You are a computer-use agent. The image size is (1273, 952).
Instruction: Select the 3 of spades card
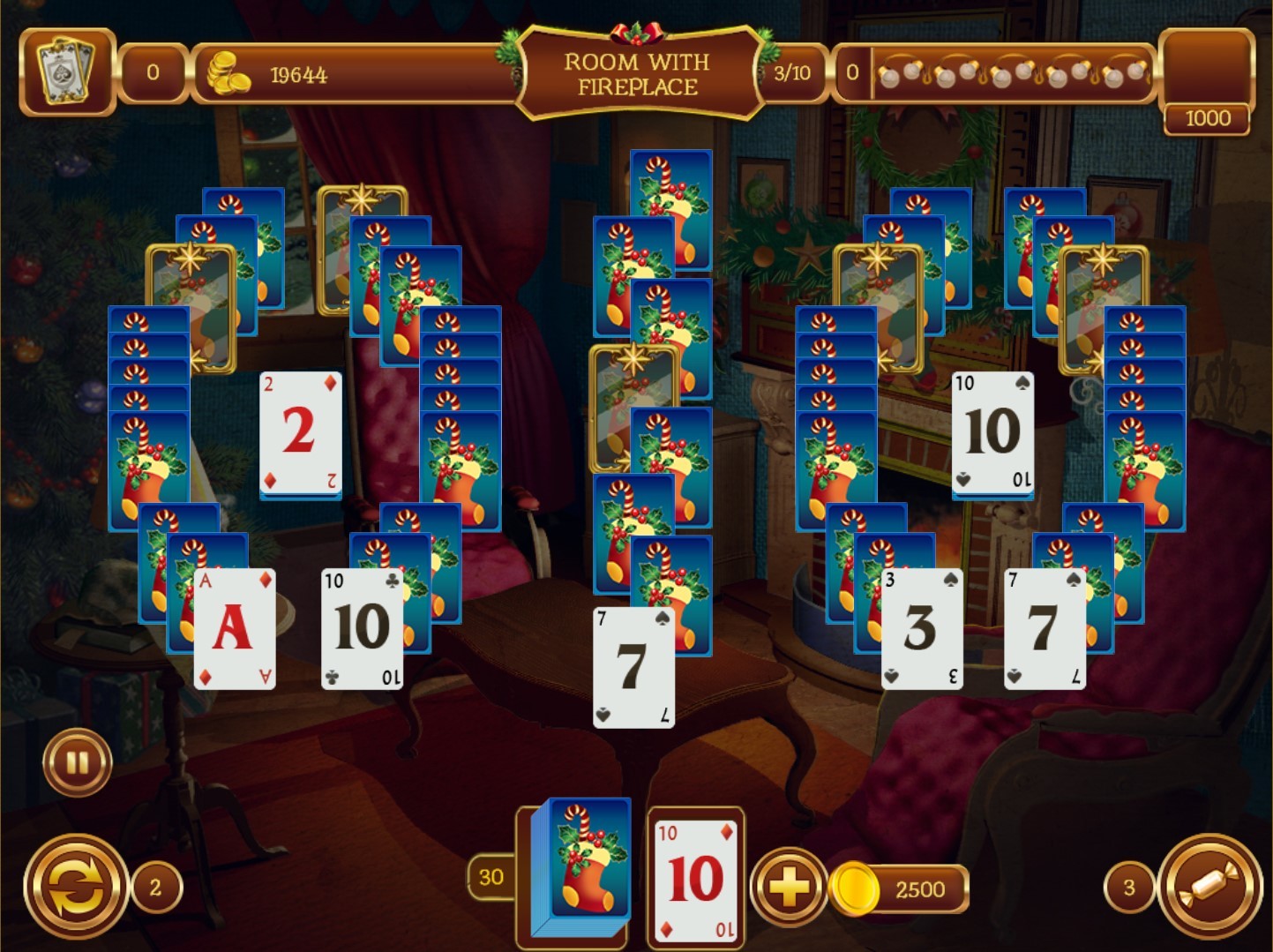[x=923, y=628]
